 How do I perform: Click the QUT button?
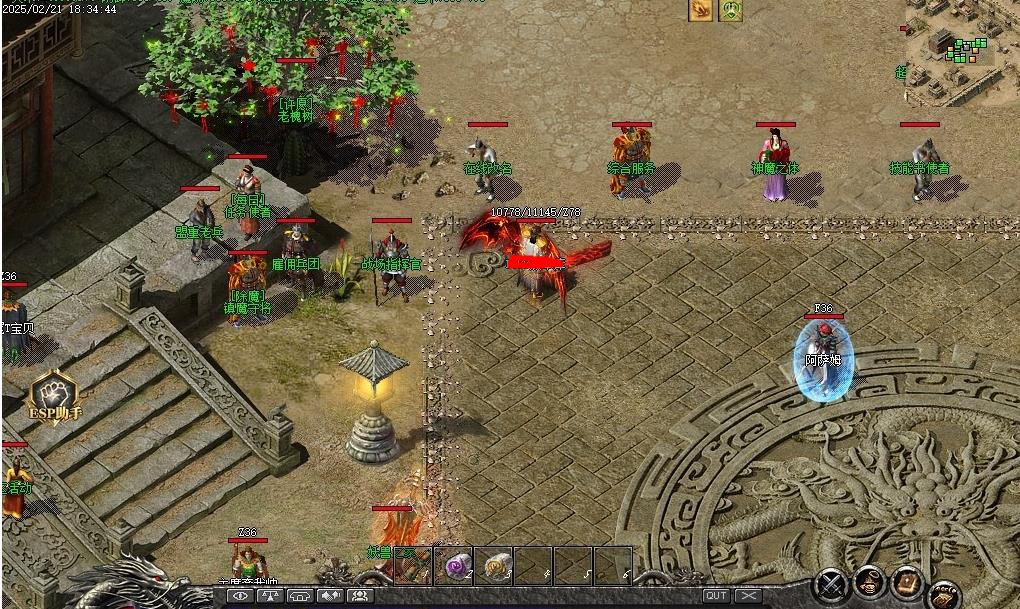click(716, 596)
